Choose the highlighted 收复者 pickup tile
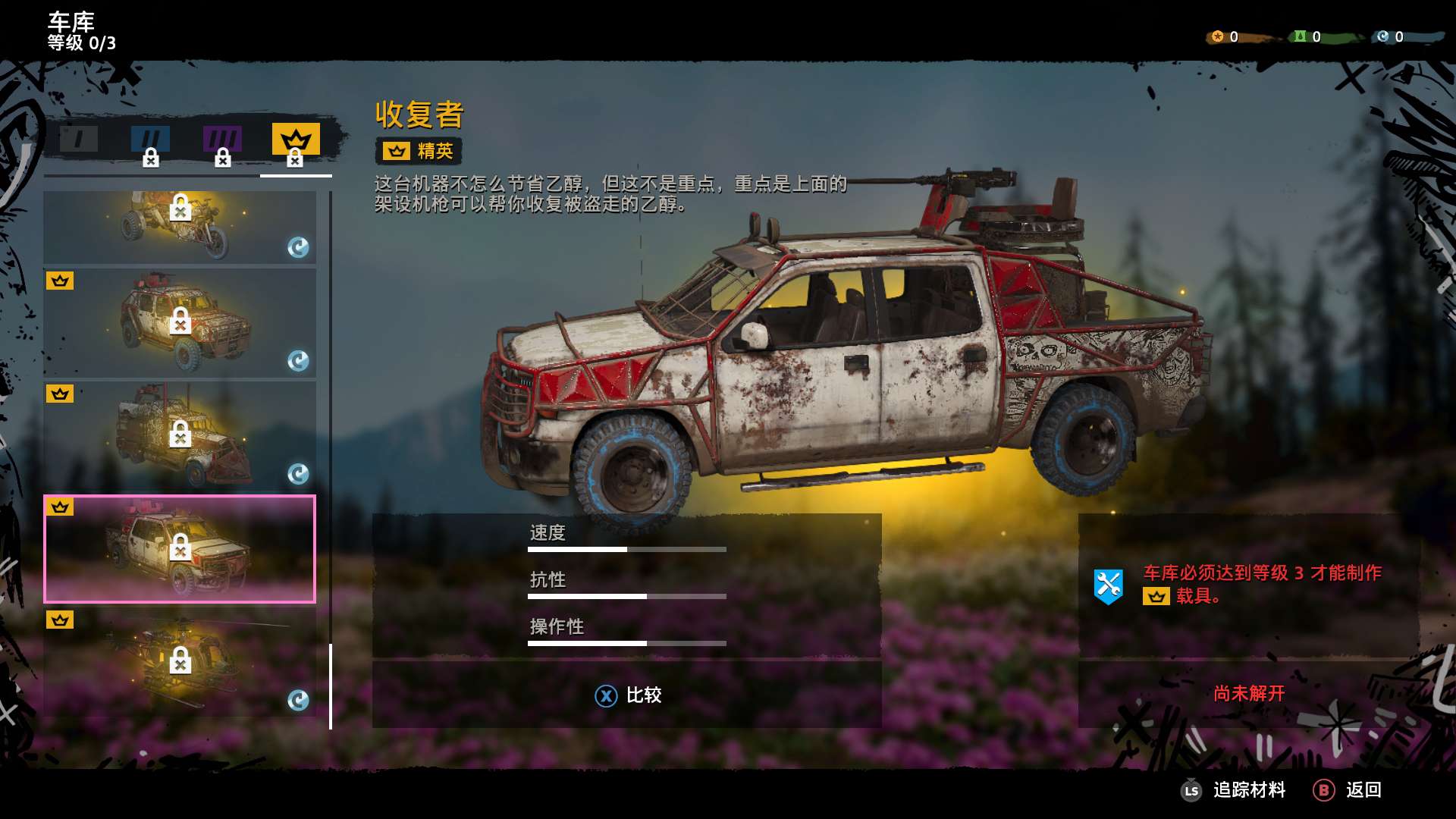 coord(180,549)
